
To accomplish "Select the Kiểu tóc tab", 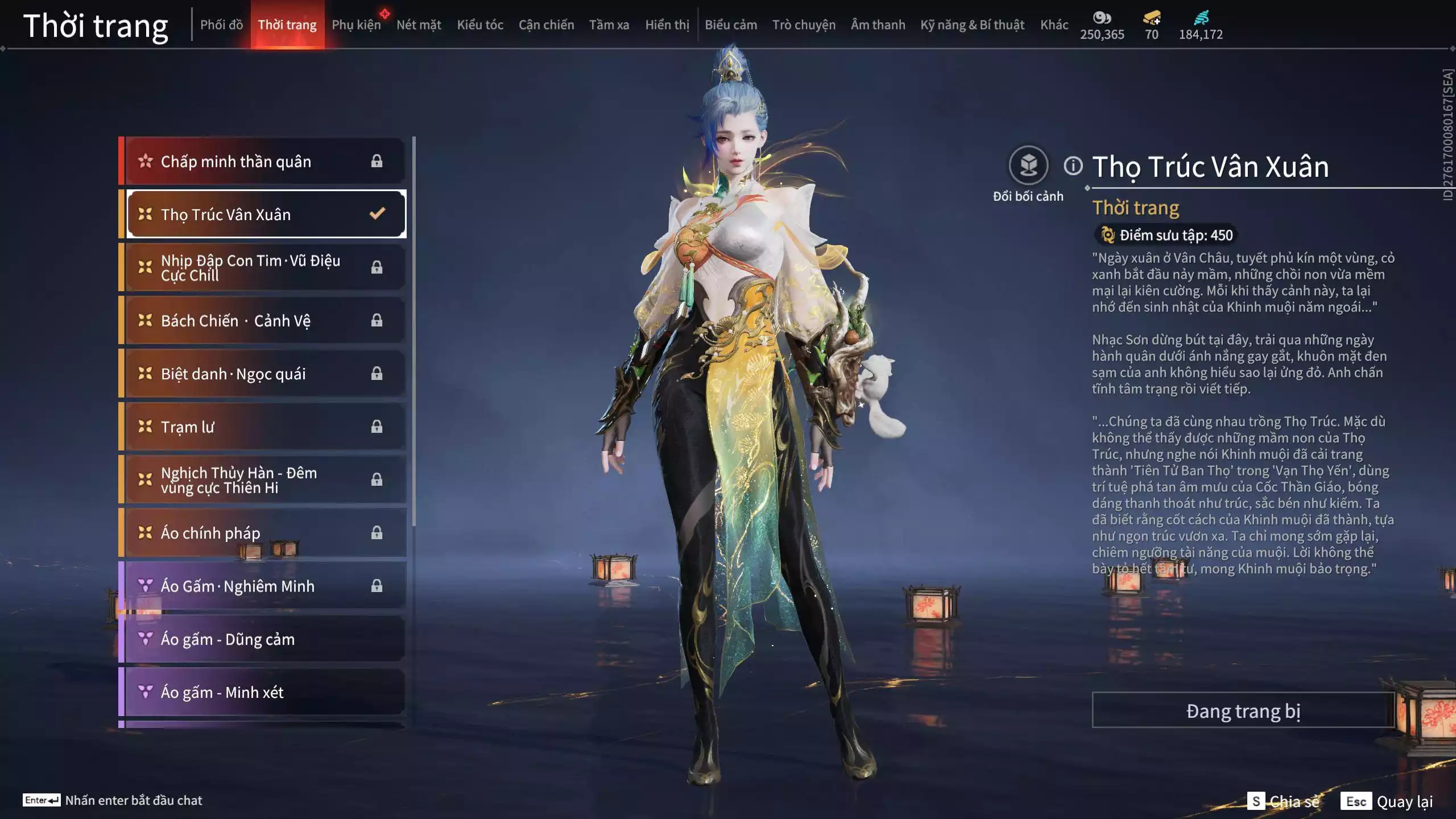I will tap(480, 25).
